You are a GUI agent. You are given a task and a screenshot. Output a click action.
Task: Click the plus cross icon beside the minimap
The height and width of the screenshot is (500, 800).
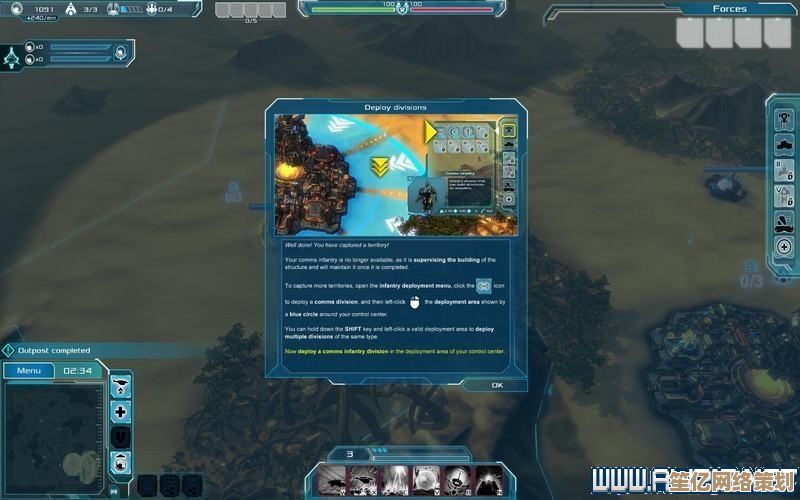tap(121, 411)
